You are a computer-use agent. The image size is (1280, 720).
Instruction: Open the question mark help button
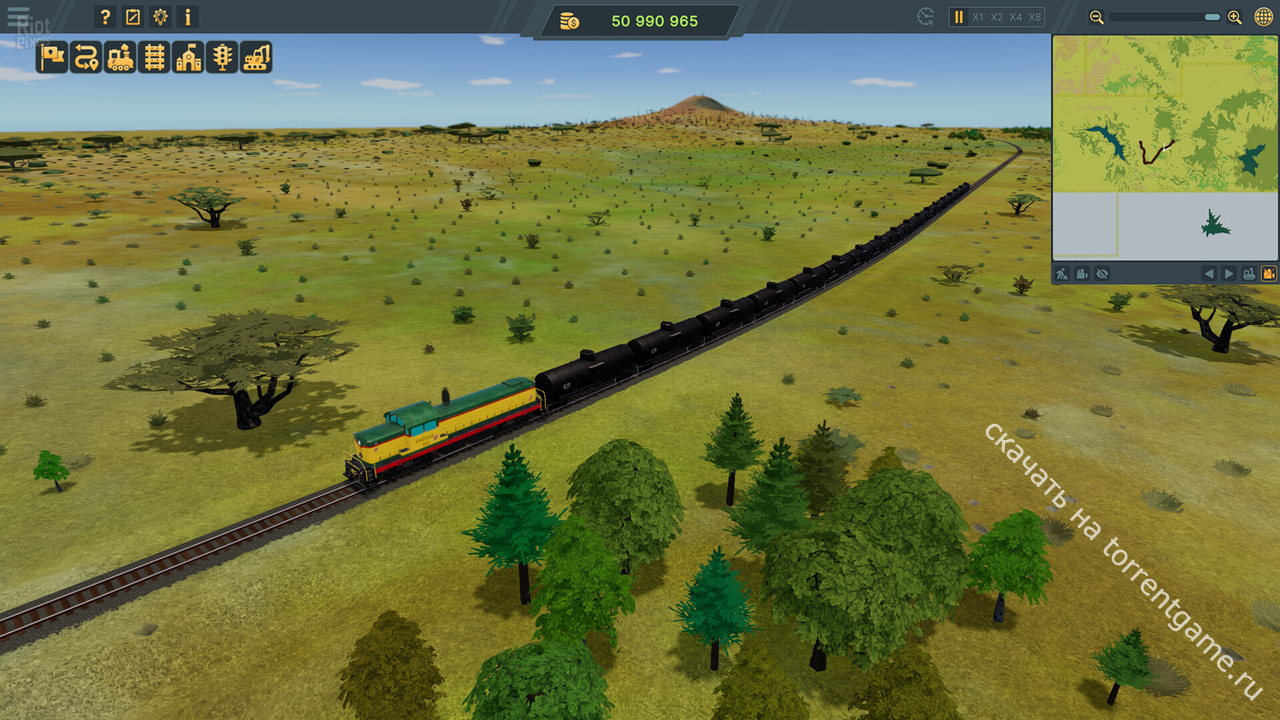[x=105, y=17]
